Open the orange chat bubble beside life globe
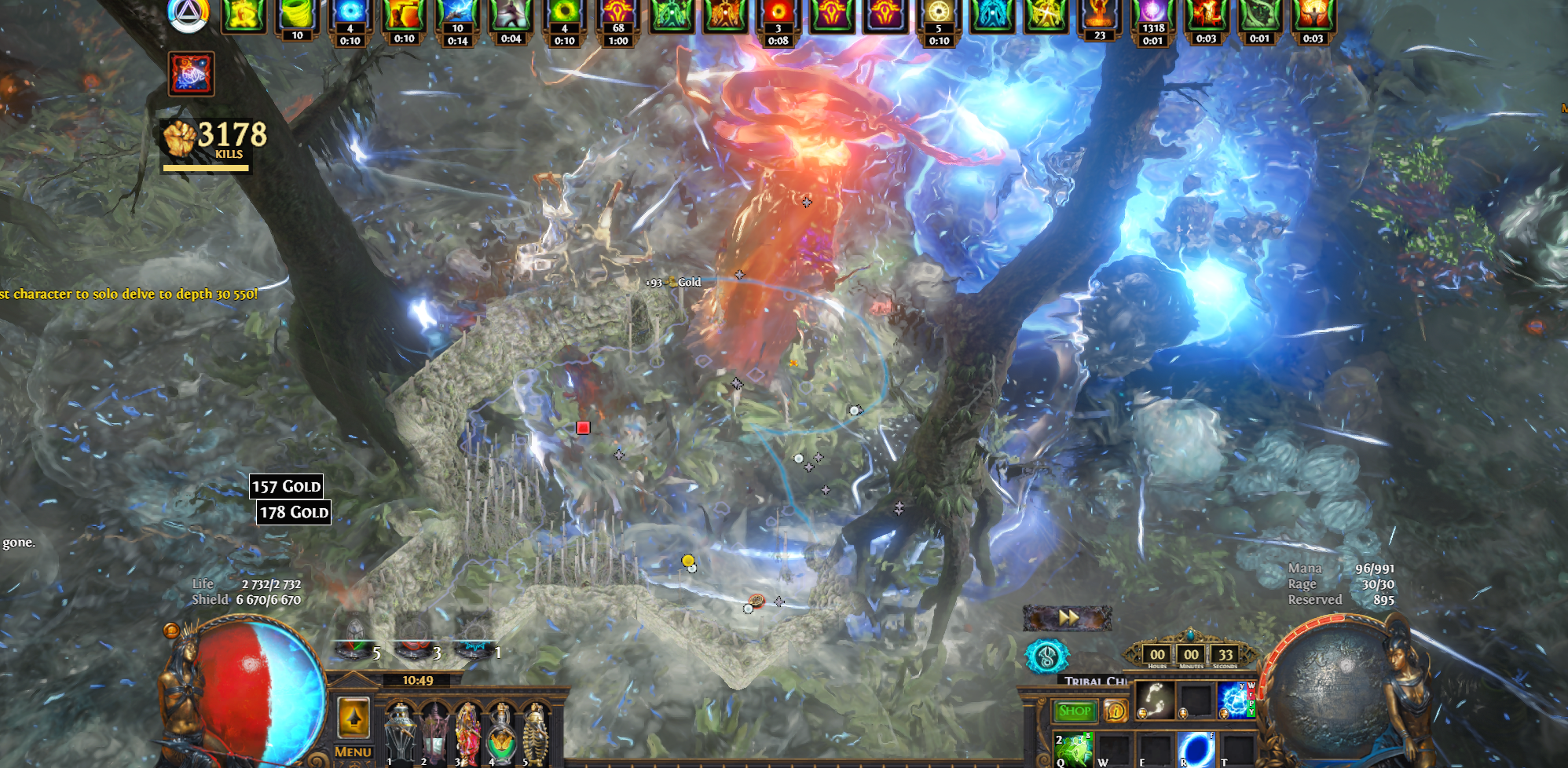The image size is (1568, 768). 171,631
